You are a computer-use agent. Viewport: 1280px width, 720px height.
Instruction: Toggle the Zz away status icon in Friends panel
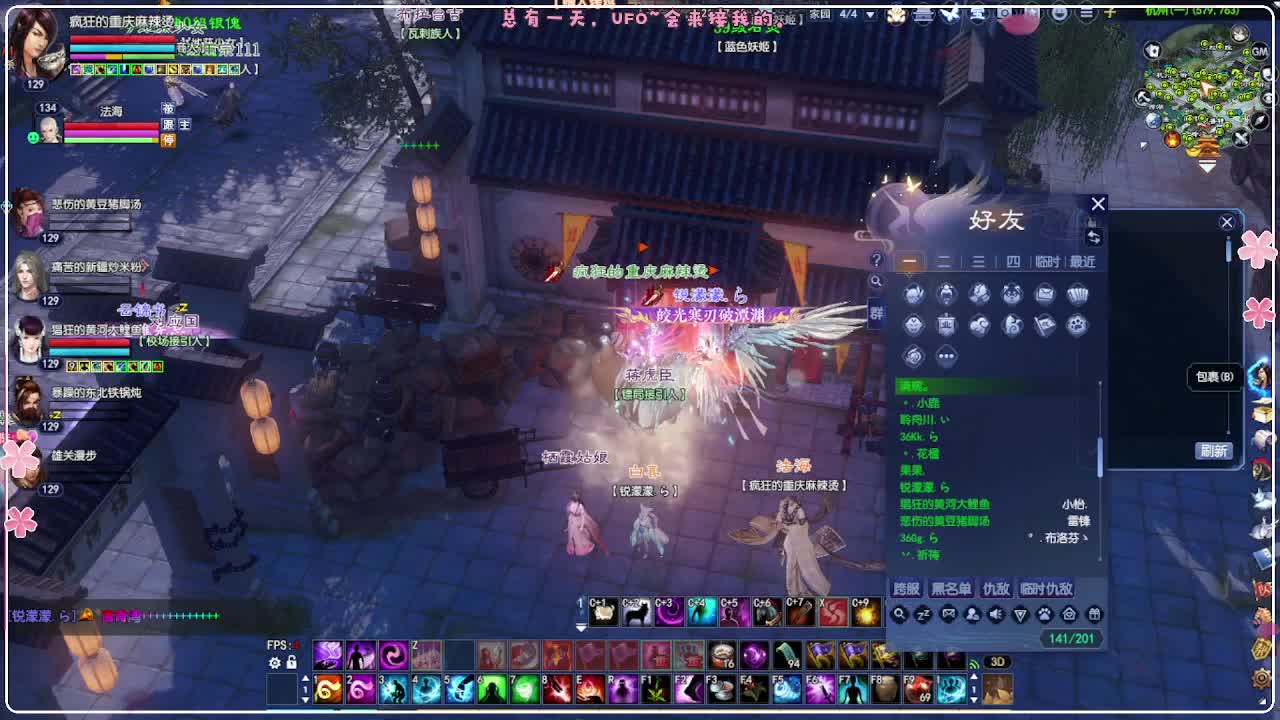click(x=922, y=614)
